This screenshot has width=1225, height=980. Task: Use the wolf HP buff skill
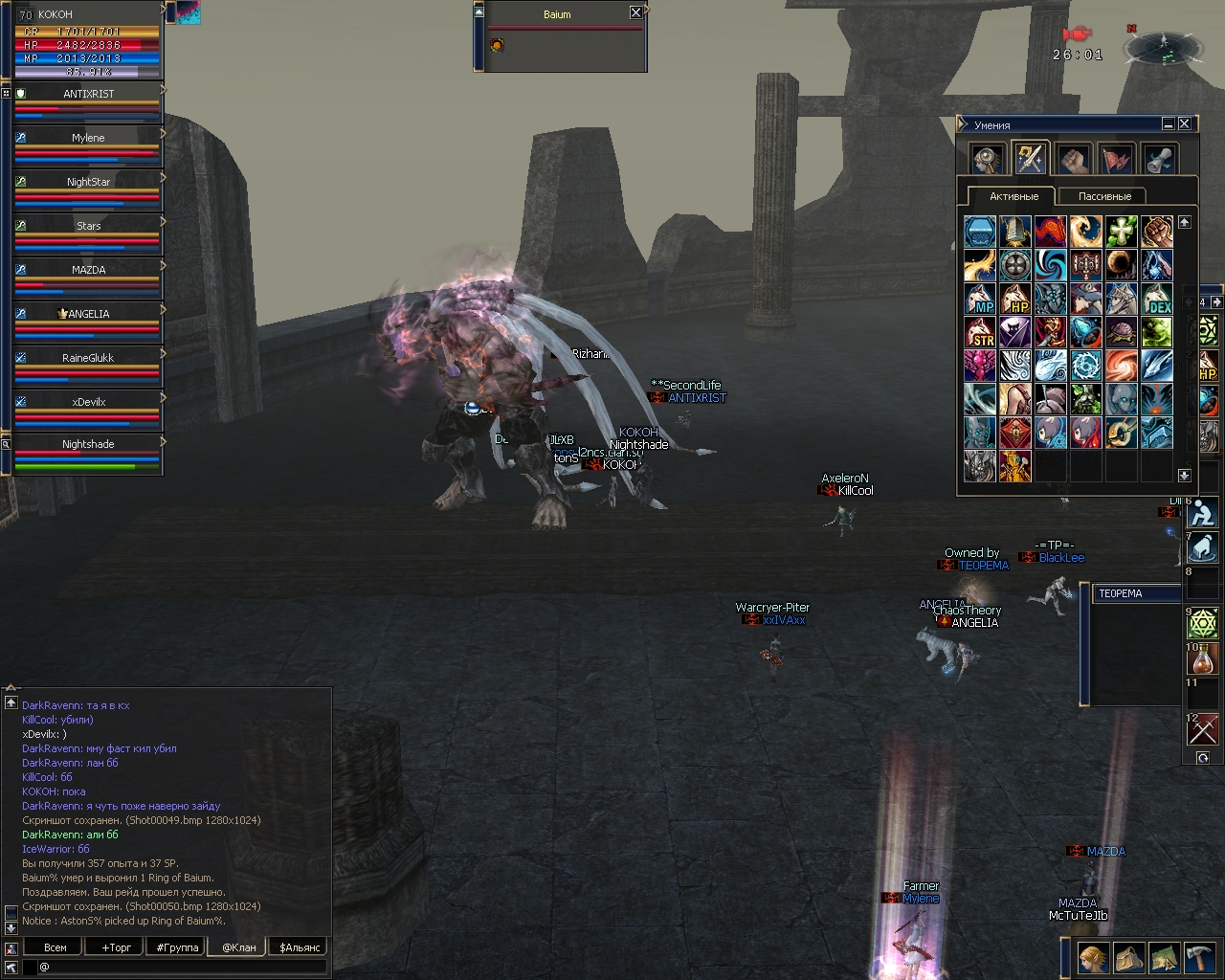click(1014, 299)
